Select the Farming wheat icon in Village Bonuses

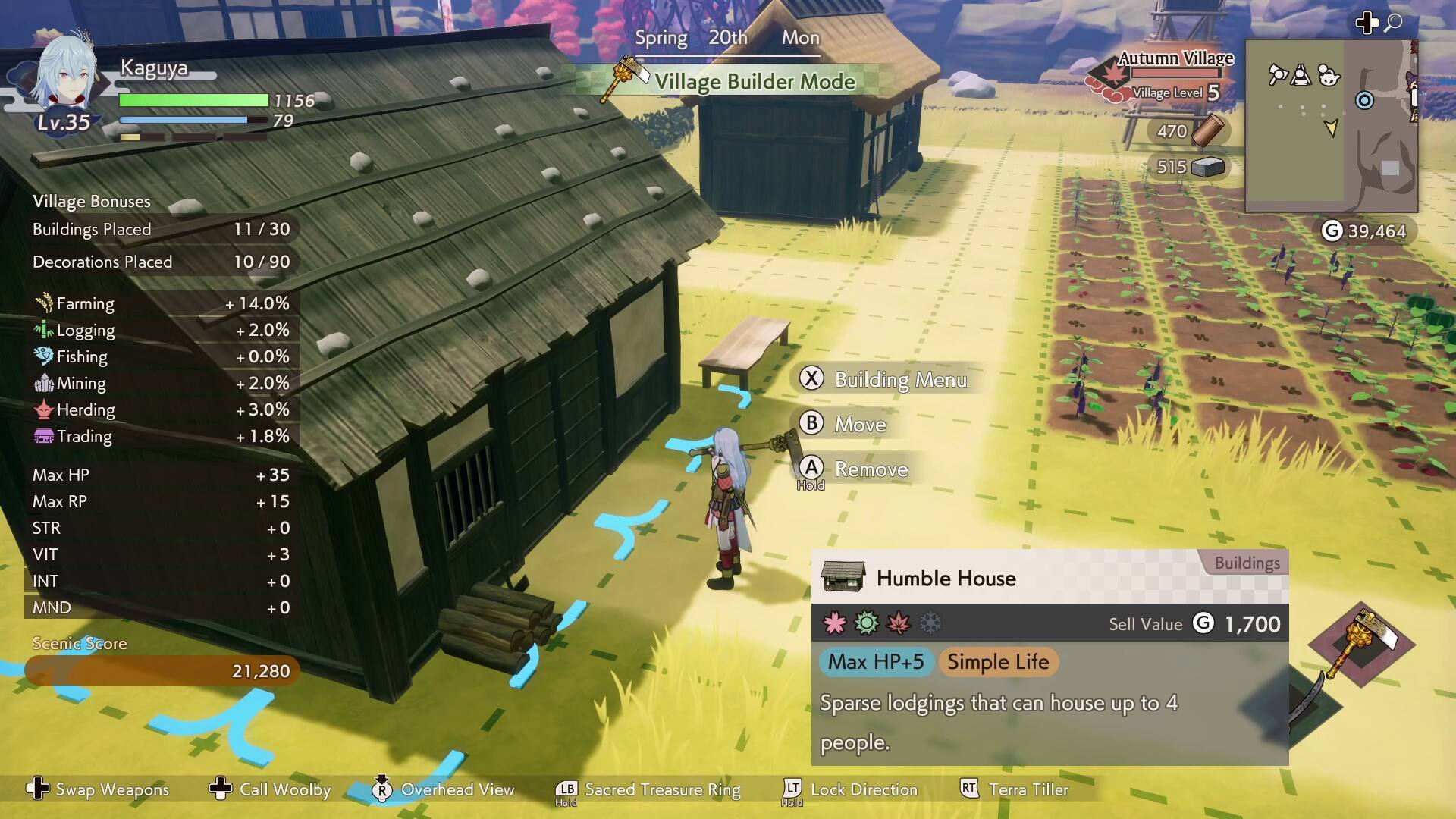(x=43, y=302)
